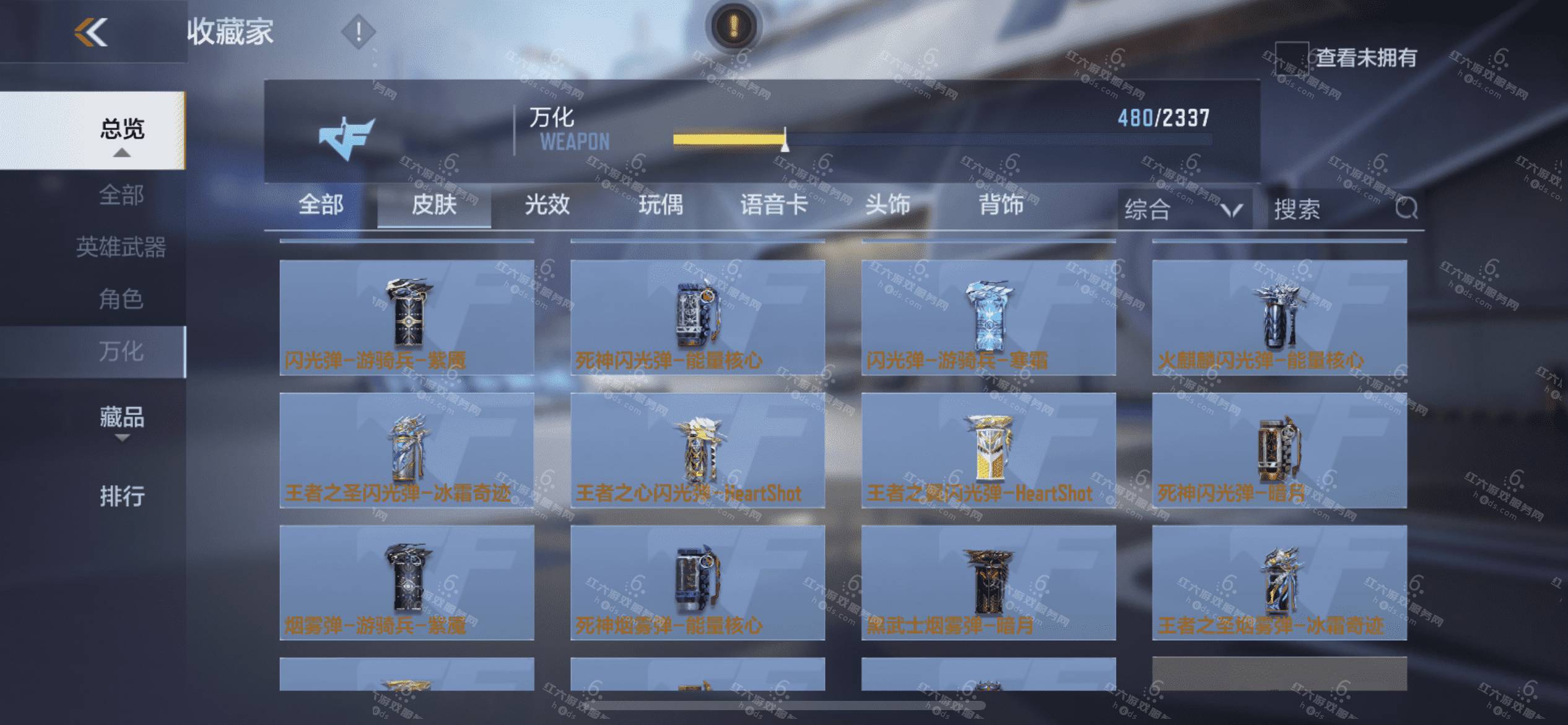
Task: Switch to the 光效 tab
Action: pyautogui.click(x=547, y=205)
